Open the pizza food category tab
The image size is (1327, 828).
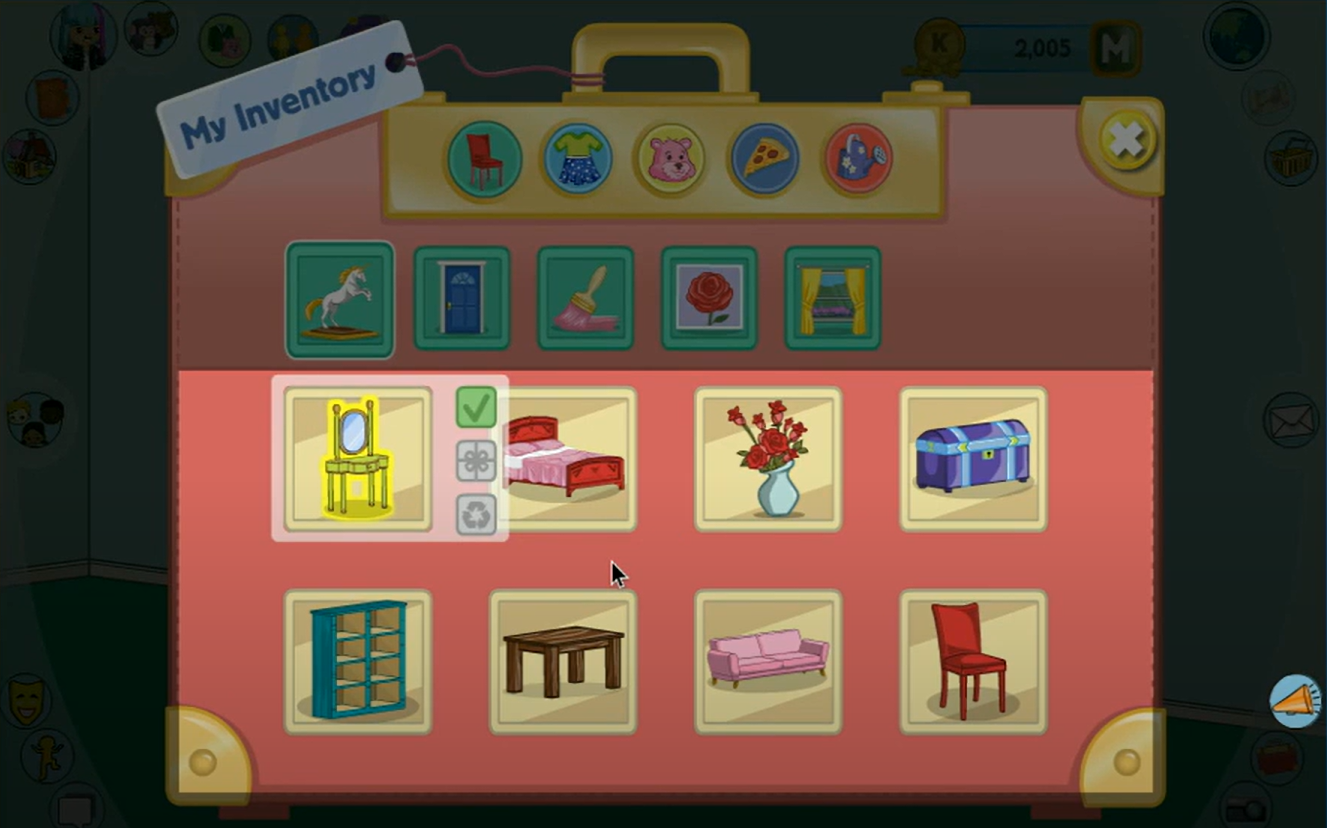coord(762,158)
